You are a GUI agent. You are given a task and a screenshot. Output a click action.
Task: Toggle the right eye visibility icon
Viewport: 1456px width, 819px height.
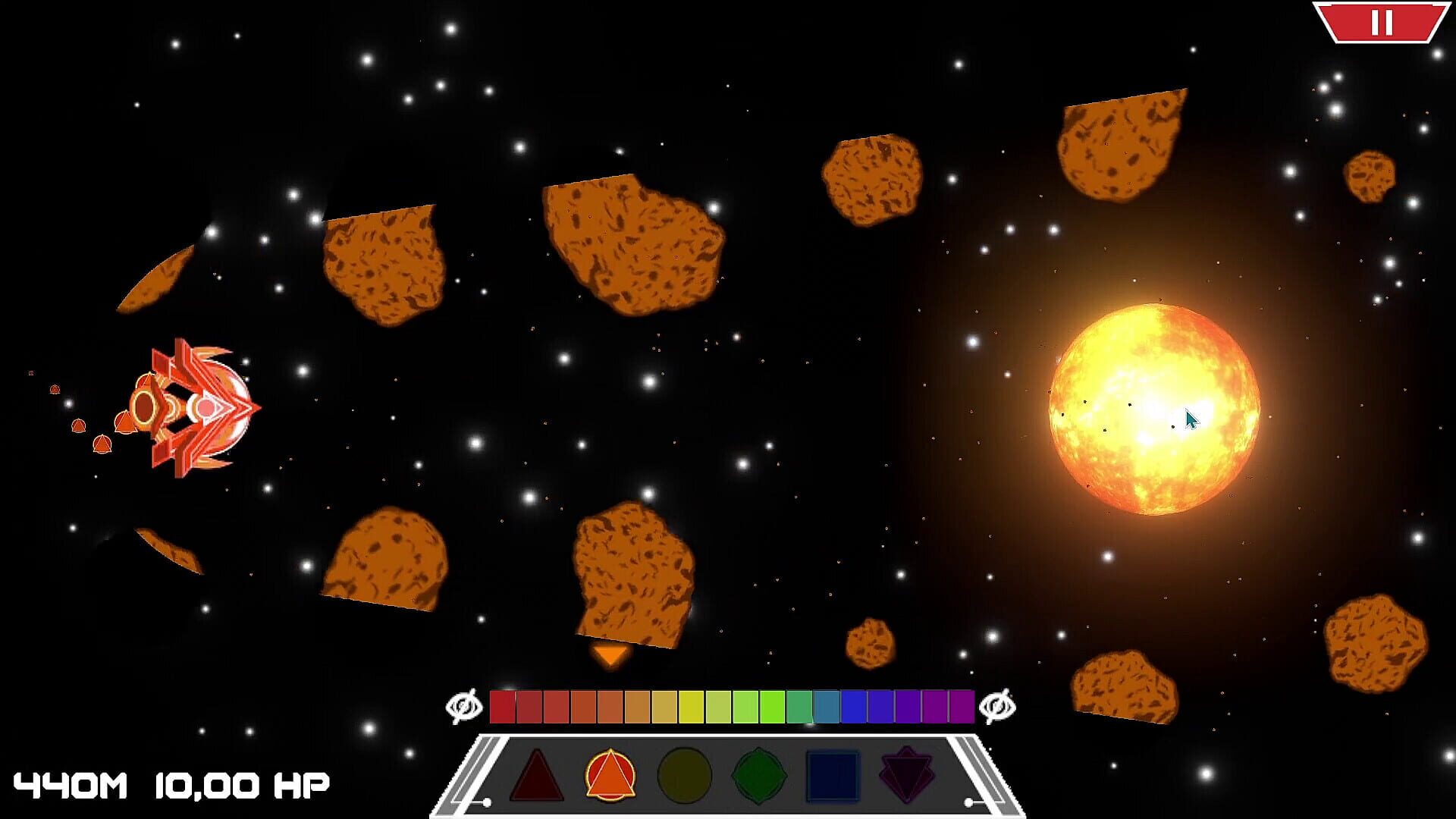point(996,705)
